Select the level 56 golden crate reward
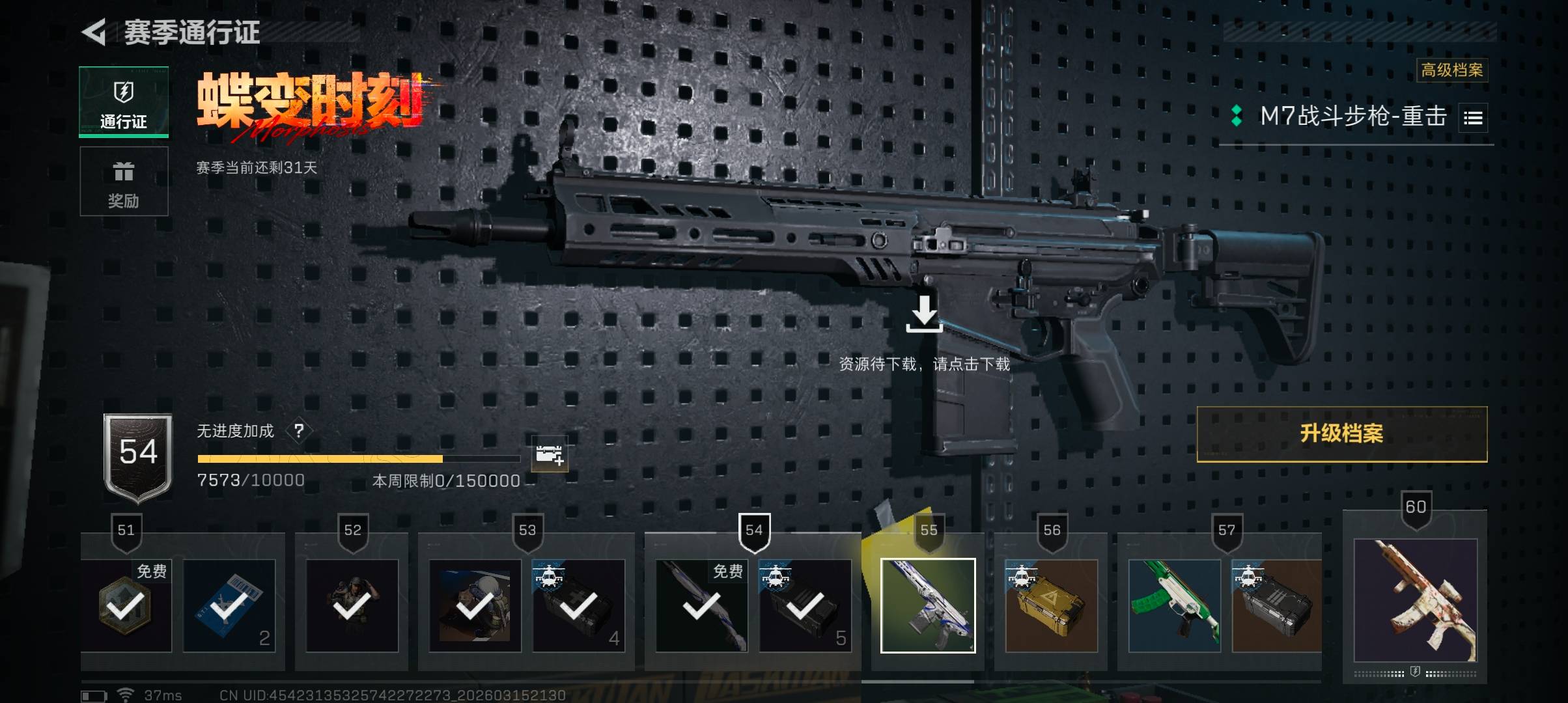The width and height of the screenshot is (1568, 703). (x=1051, y=605)
